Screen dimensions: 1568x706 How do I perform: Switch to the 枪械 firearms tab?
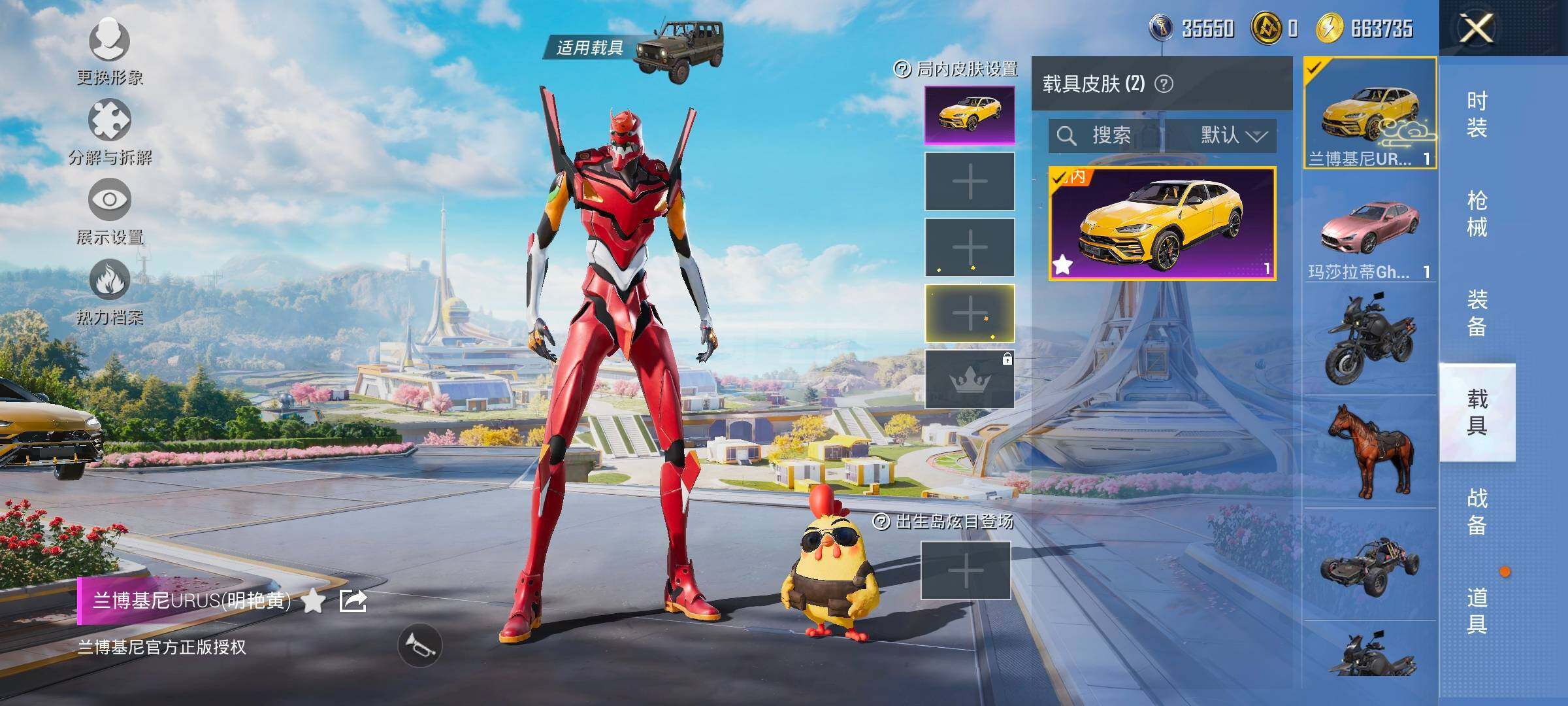pos(1477,214)
